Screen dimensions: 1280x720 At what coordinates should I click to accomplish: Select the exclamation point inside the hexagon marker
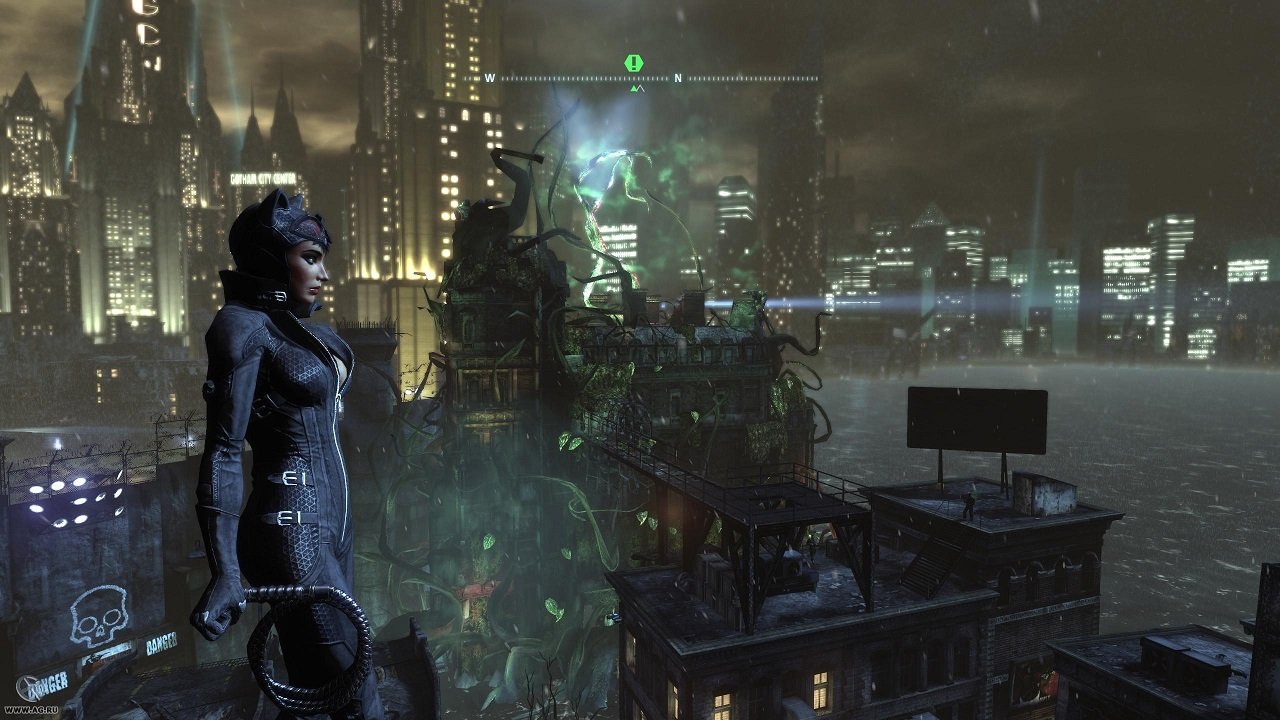(x=632, y=62)
